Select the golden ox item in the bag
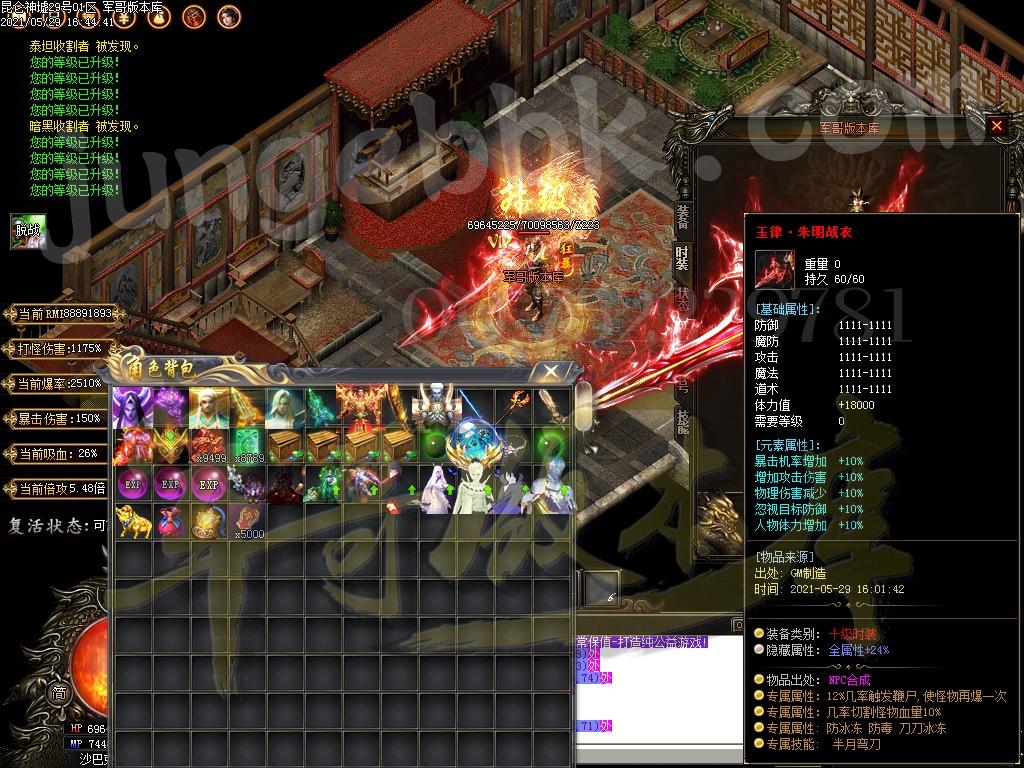This screenshot has width=1024, height=768. (x=131, y=521)
